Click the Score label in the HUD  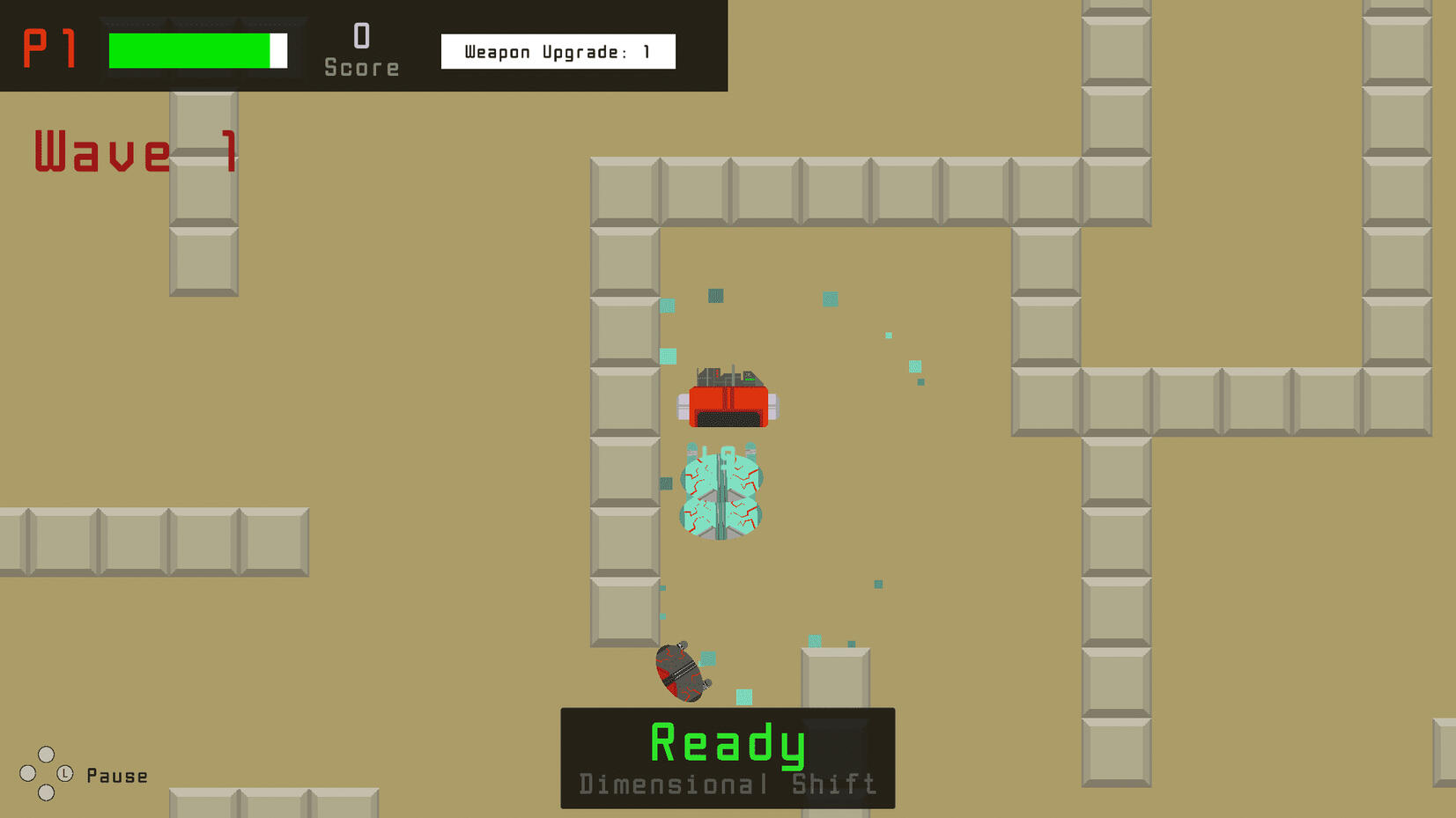[x=361, y=65]
